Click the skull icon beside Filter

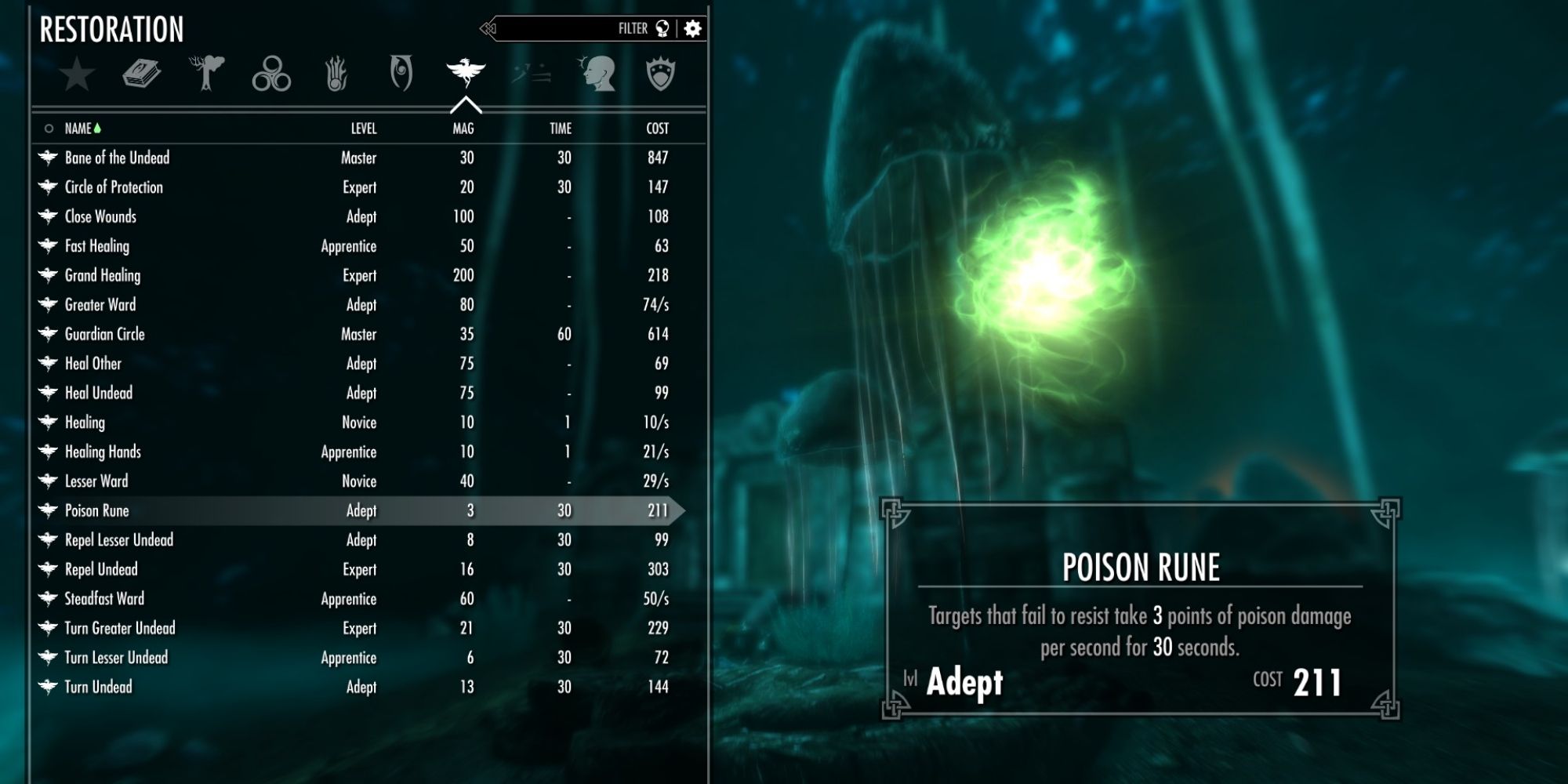click(662, 28)
